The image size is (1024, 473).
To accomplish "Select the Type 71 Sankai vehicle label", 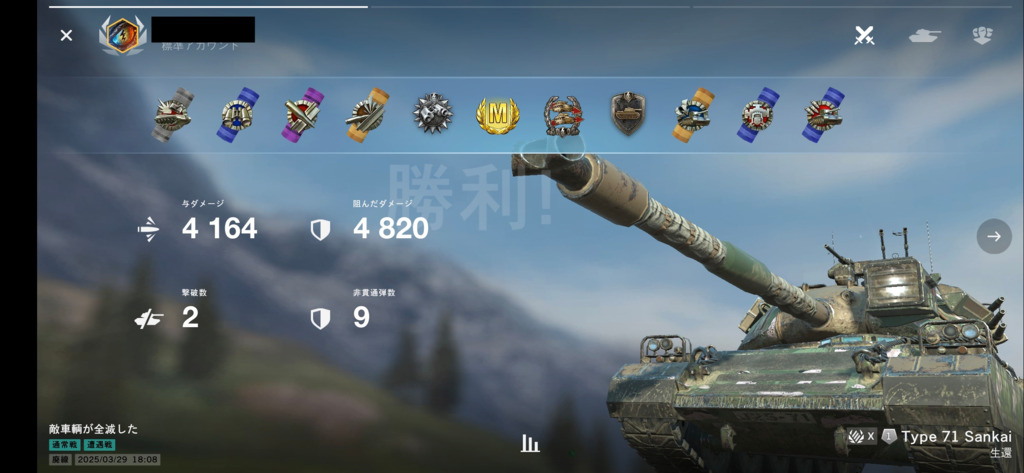I will [955, 437].
